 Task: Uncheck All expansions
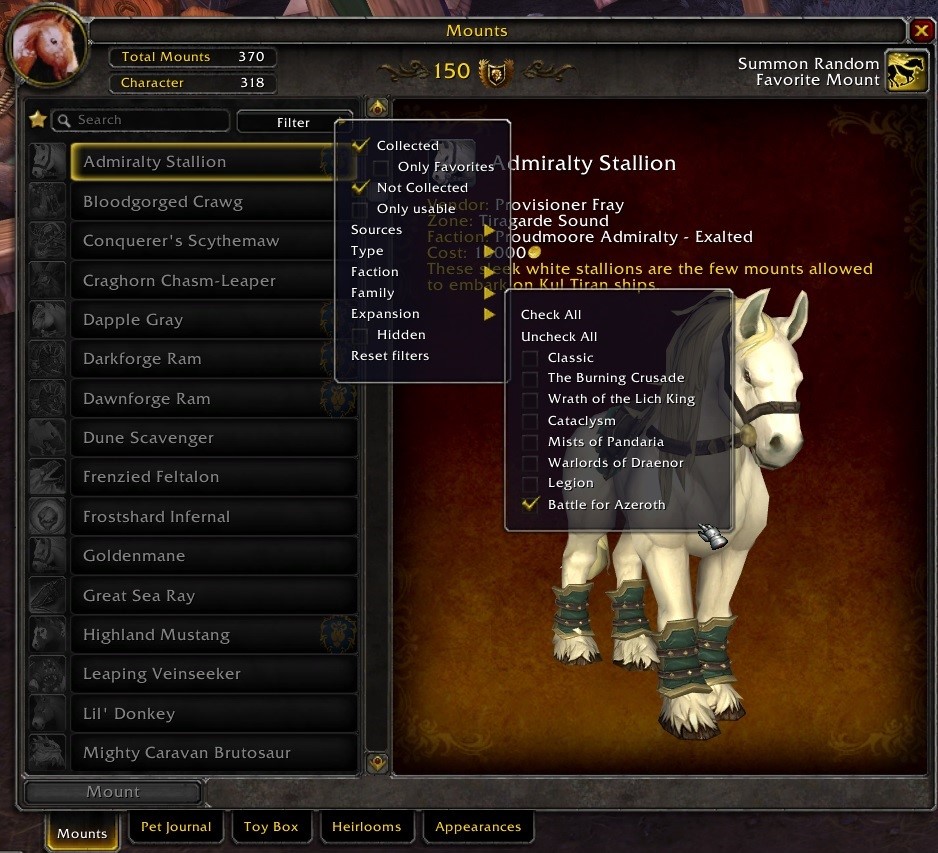tap(559, 337)
